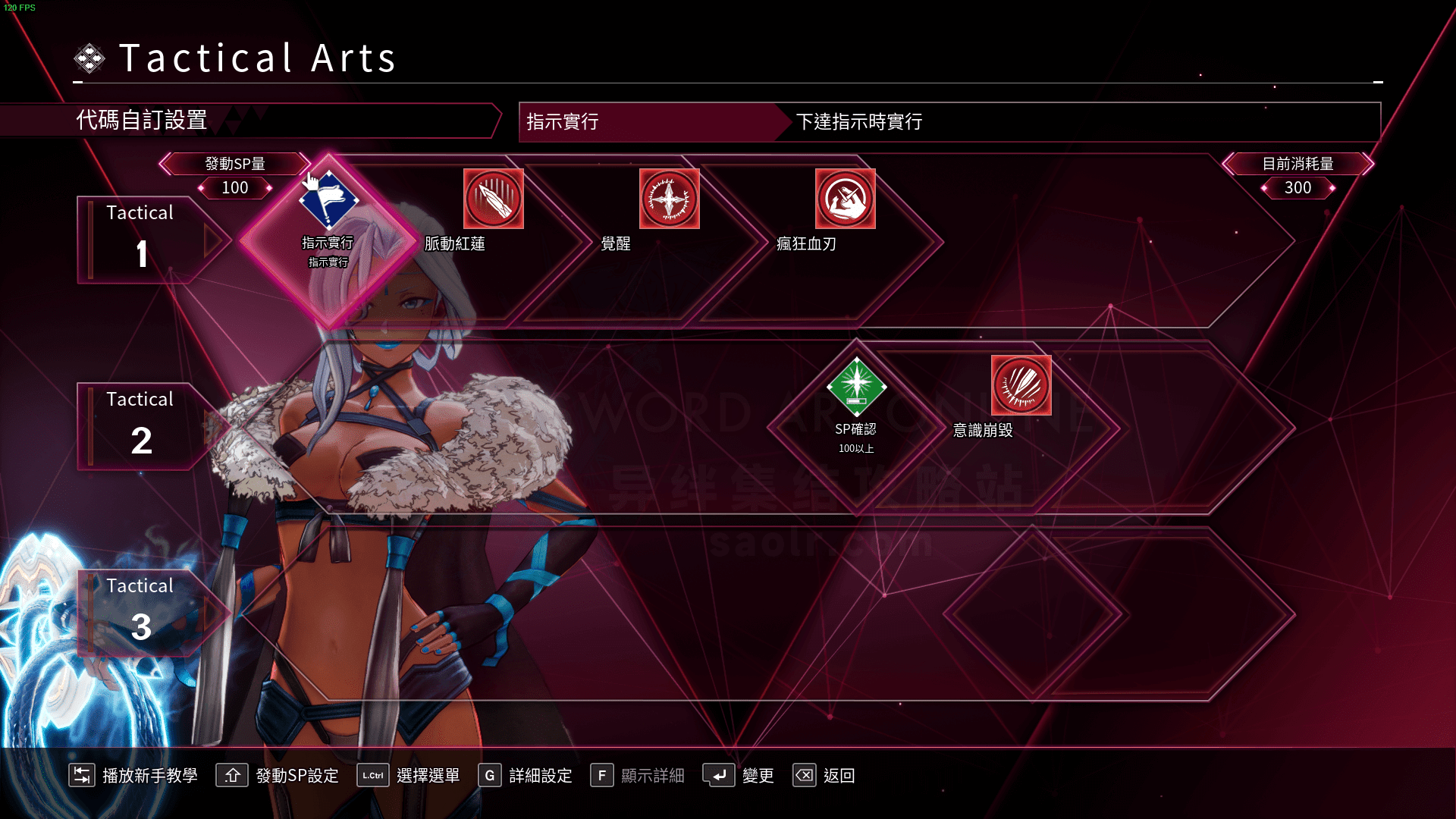The image size is (1456, 819).
Task: Select the 指示實行 blue flag condition
Action: (328, 199)
